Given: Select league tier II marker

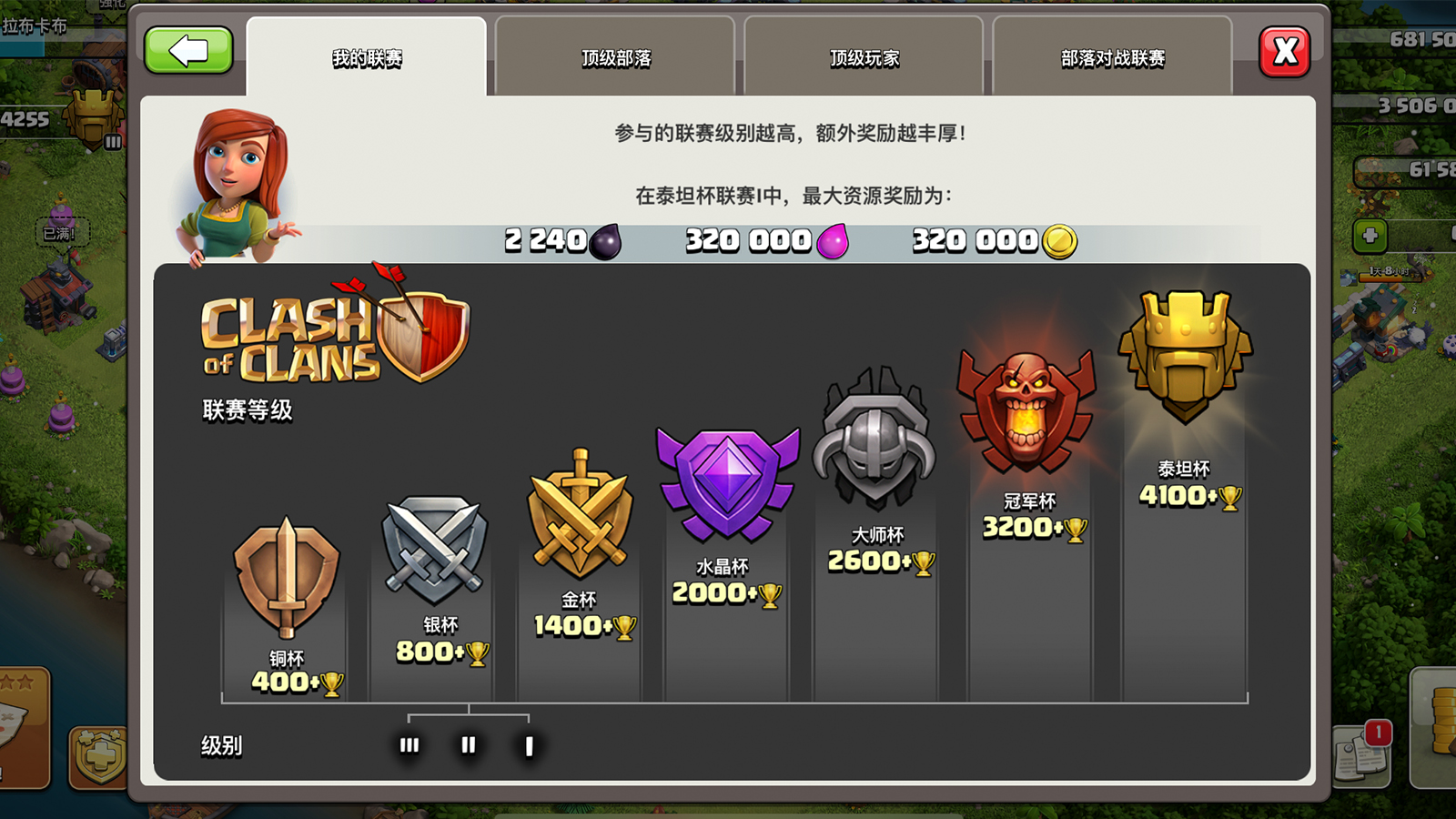Looking at the screenshot, I should pyautogui.click(x=468, y=743).
